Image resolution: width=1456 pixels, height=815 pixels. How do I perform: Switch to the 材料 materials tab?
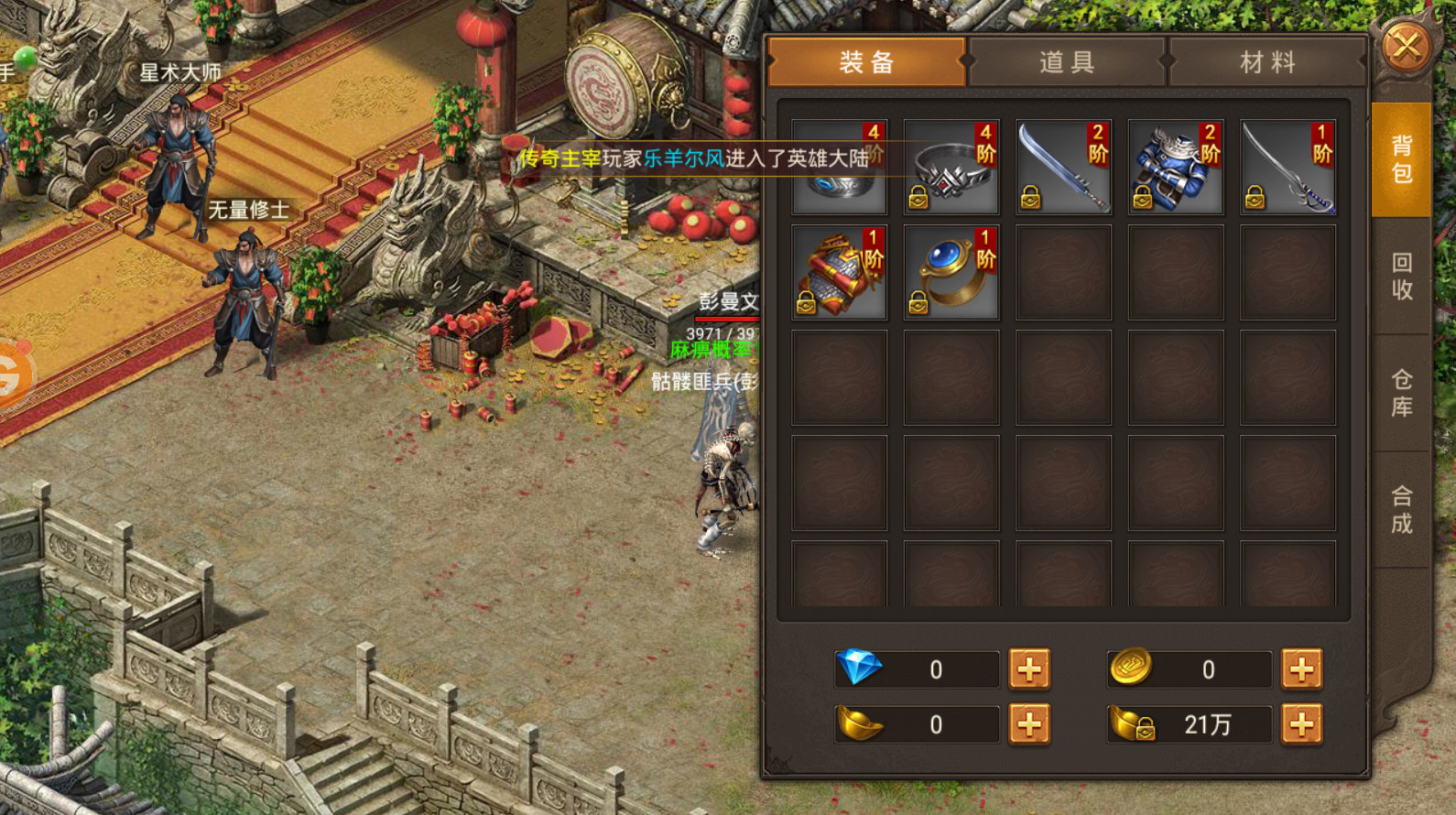click(1266, 62)
